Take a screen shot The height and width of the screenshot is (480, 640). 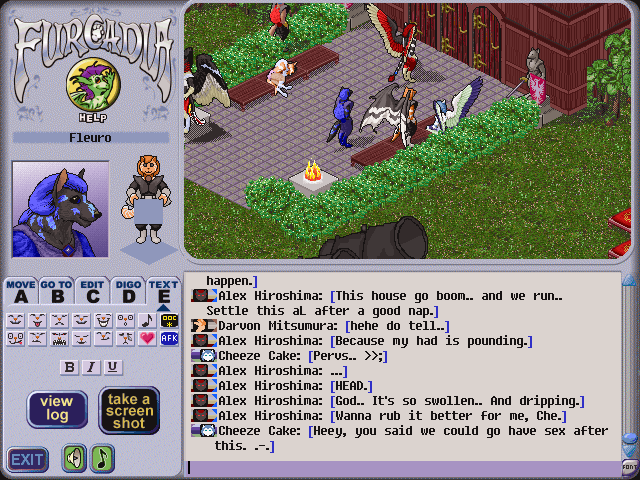(x=129, y=410)
